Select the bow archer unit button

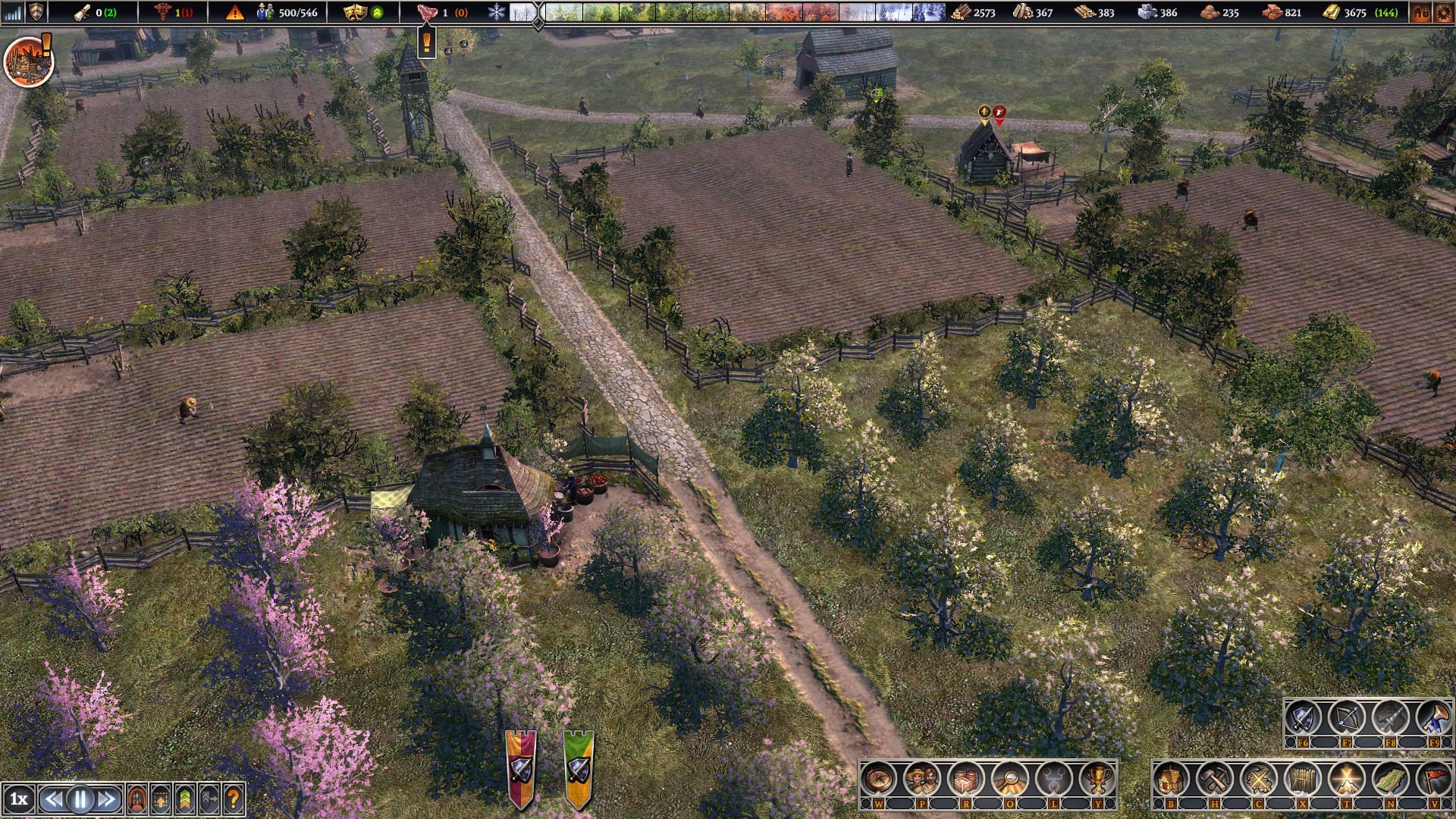tap(1347, 718)
